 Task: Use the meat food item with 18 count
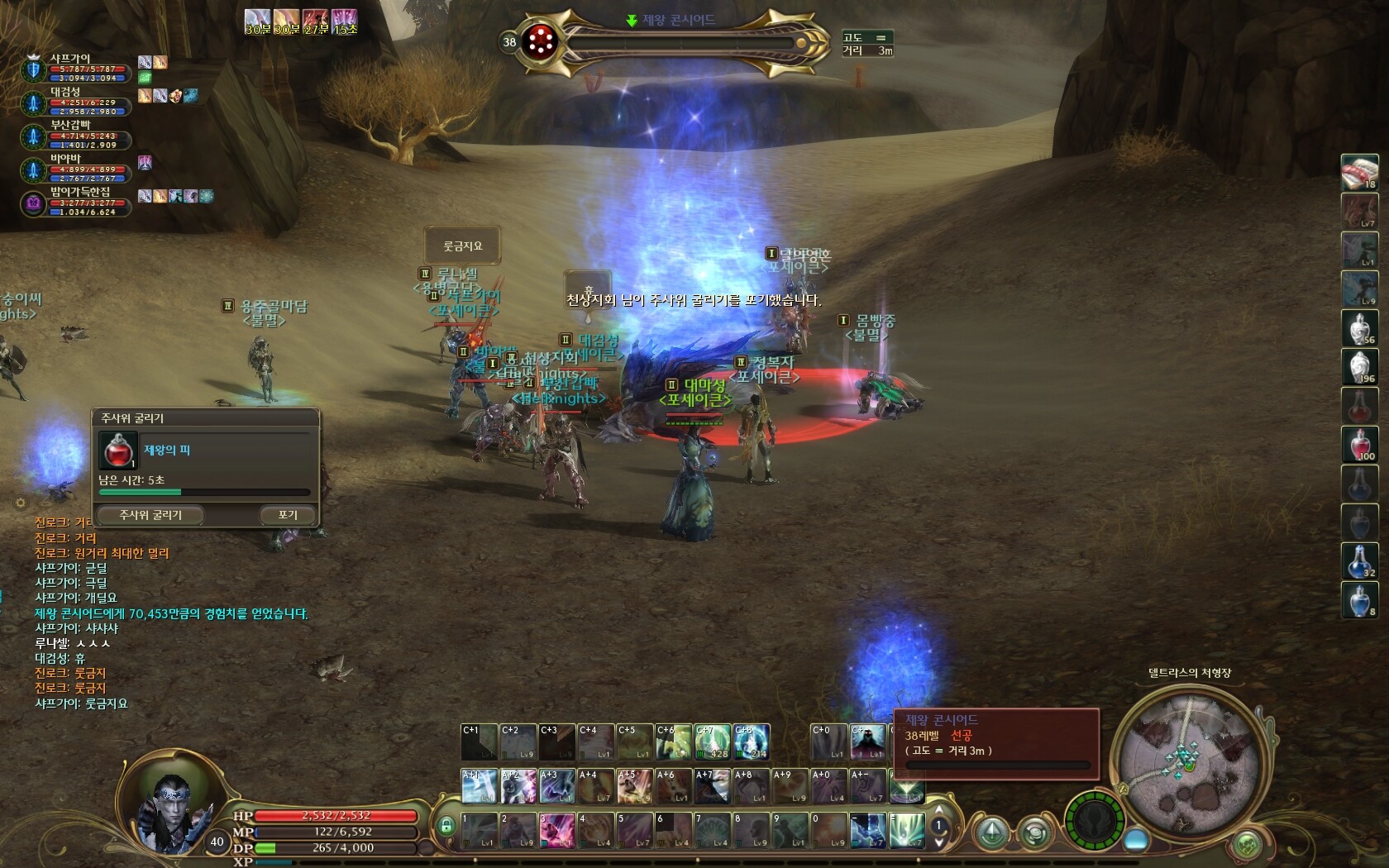(1358, 172)
